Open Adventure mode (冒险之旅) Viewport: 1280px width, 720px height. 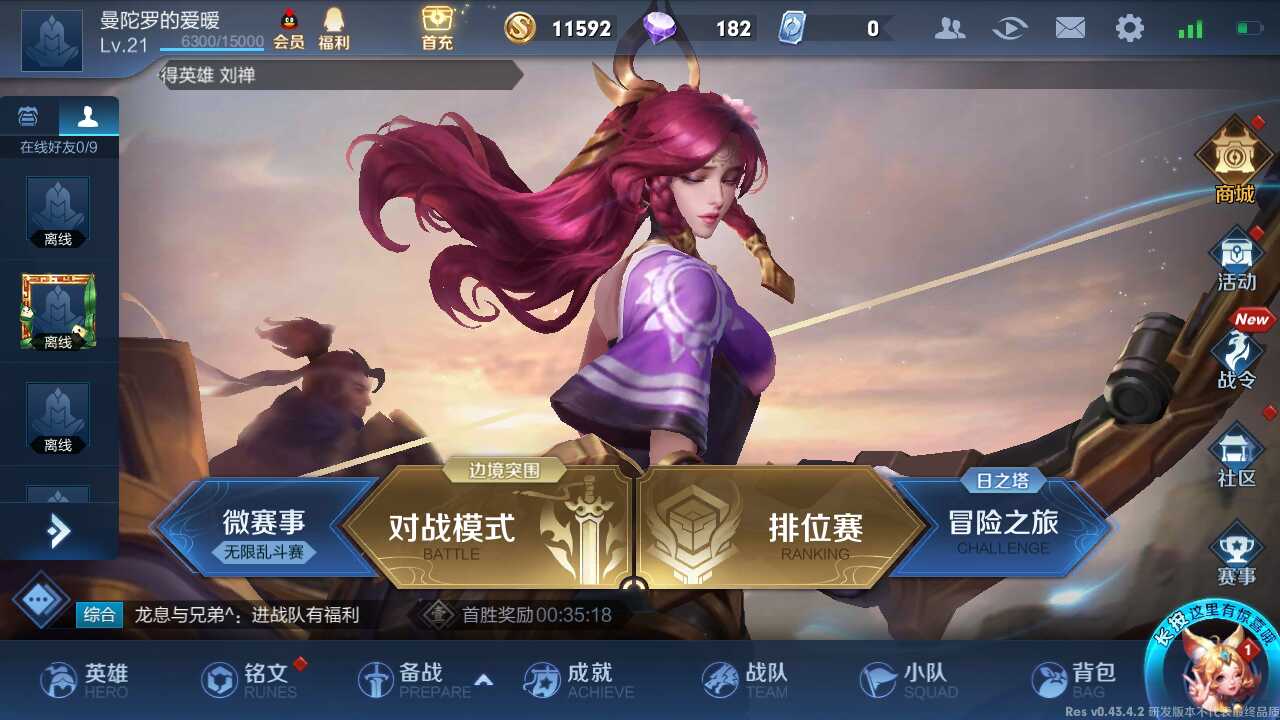coord(1000,522)
